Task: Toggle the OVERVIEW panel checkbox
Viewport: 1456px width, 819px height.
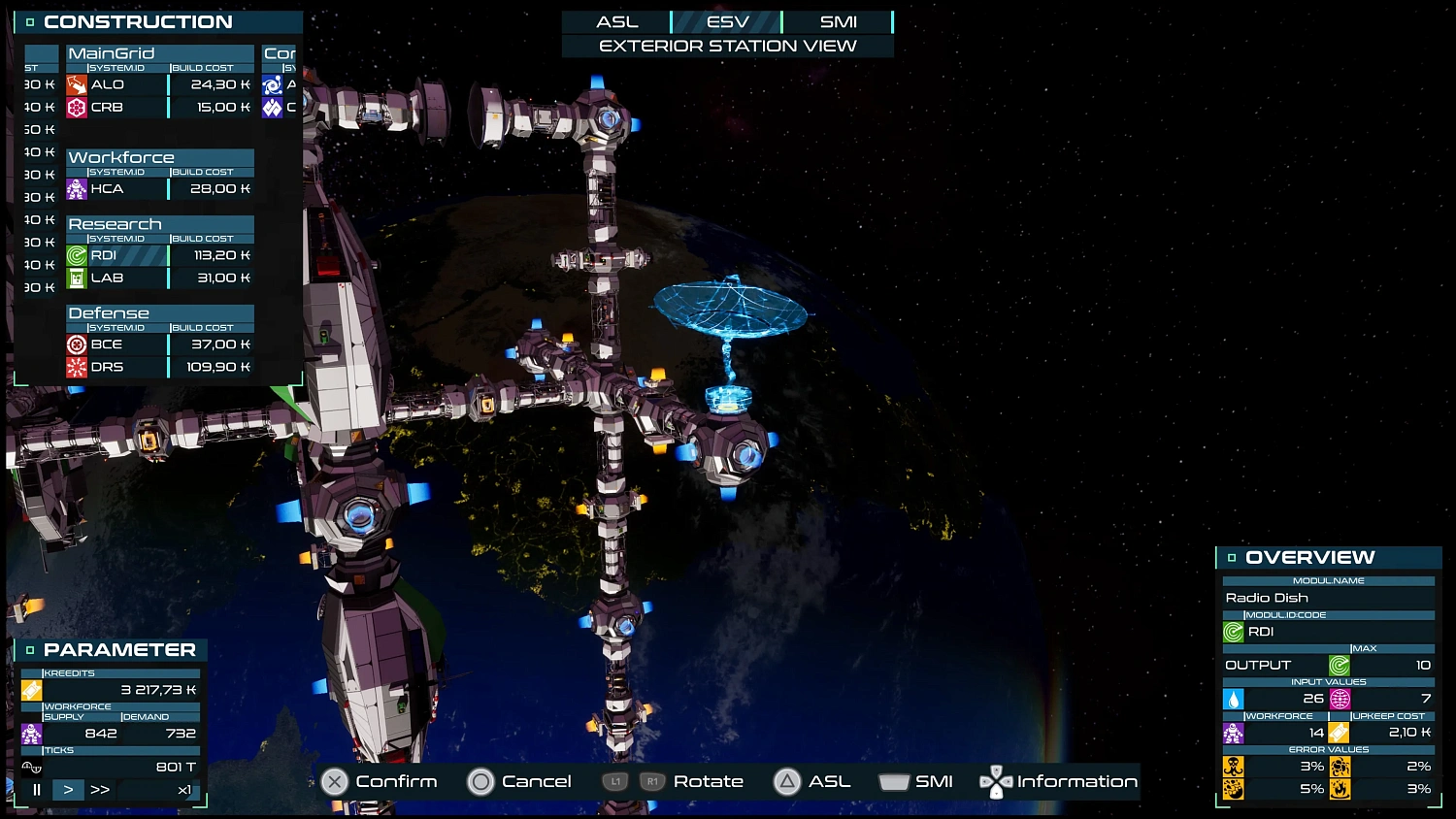Action: 1231,557
